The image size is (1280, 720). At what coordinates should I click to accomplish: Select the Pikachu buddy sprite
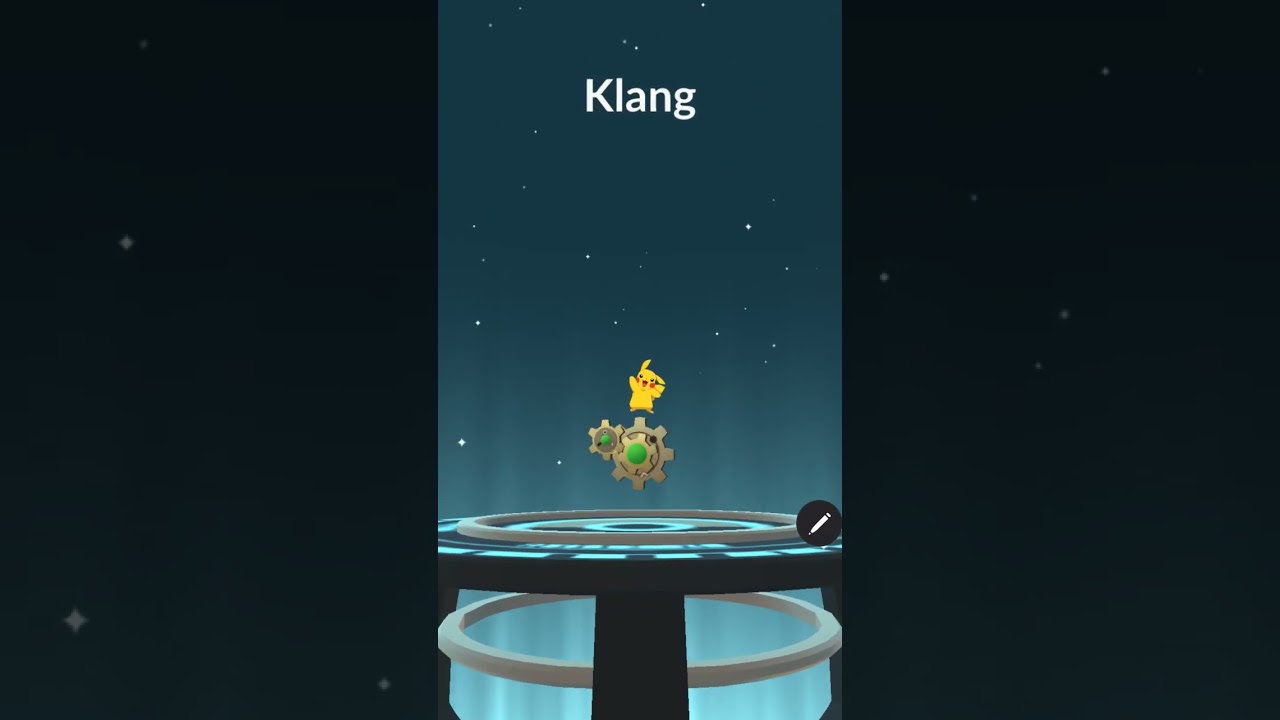coord(644,390)
